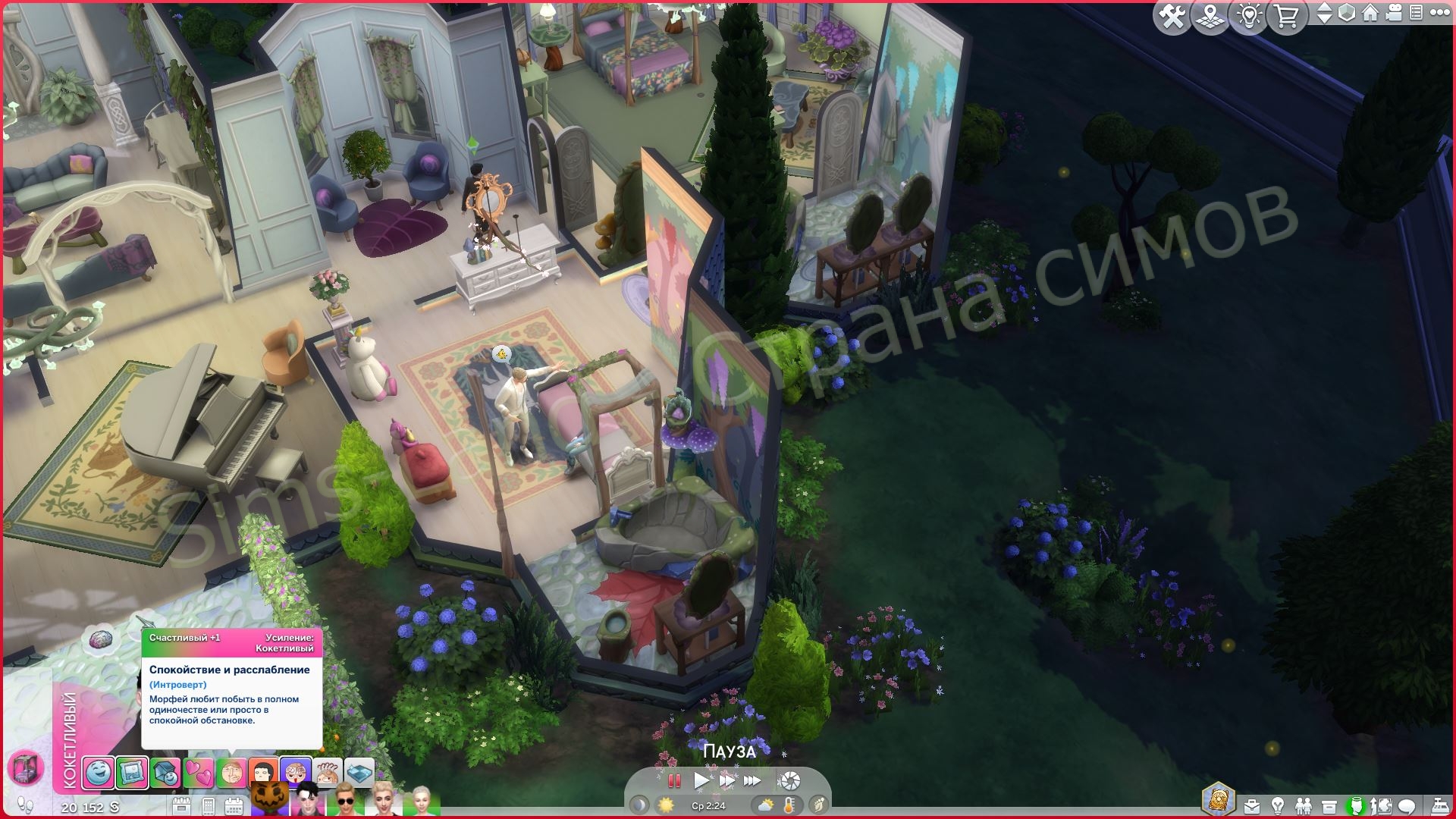
Task: Open the speech-bubble notifications panel
Action: [1407, 805]
